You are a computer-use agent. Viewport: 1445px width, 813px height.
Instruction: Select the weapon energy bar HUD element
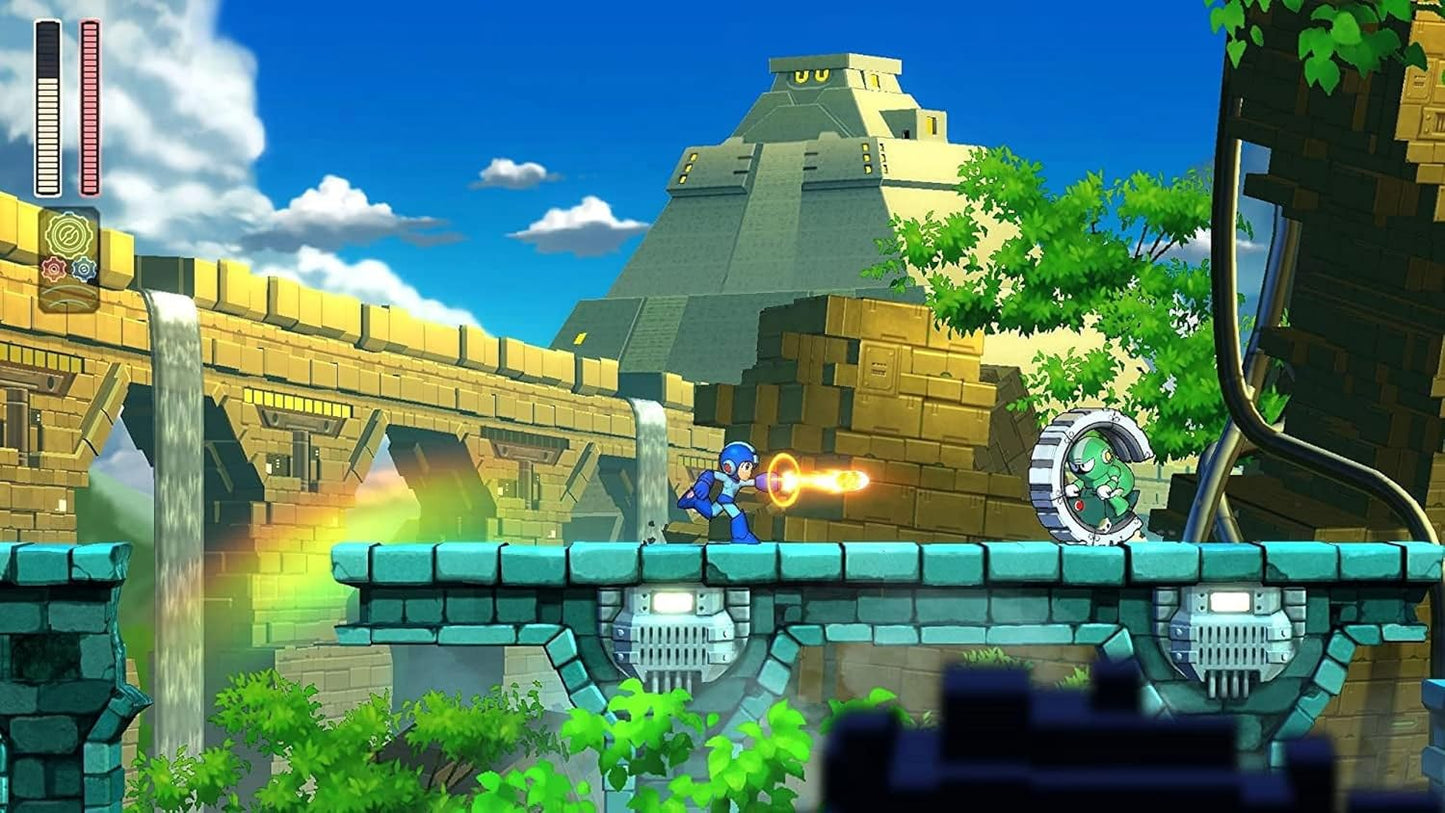[x=89, y=105]
